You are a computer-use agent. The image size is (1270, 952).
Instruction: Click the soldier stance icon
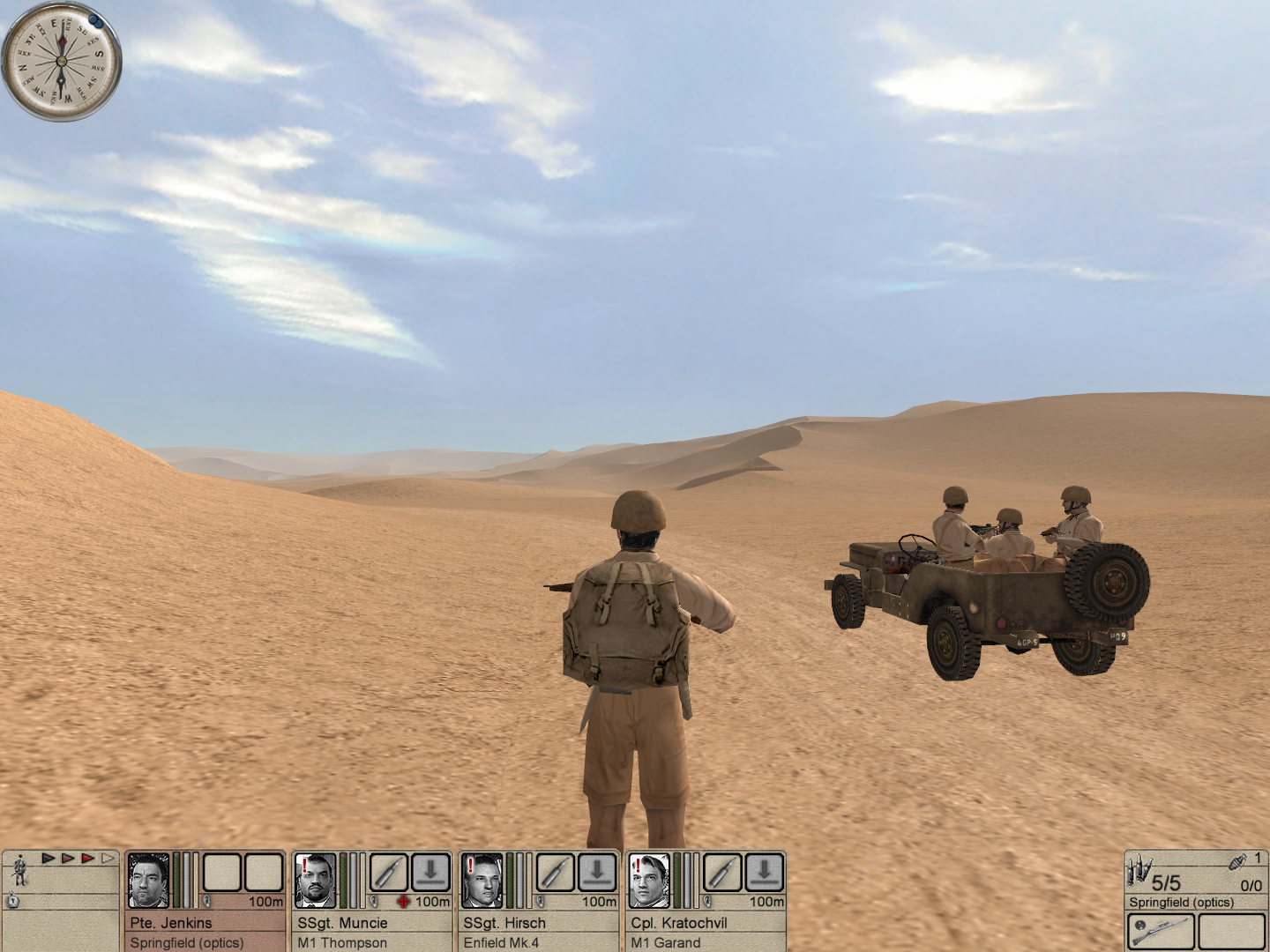pos(19,871)
